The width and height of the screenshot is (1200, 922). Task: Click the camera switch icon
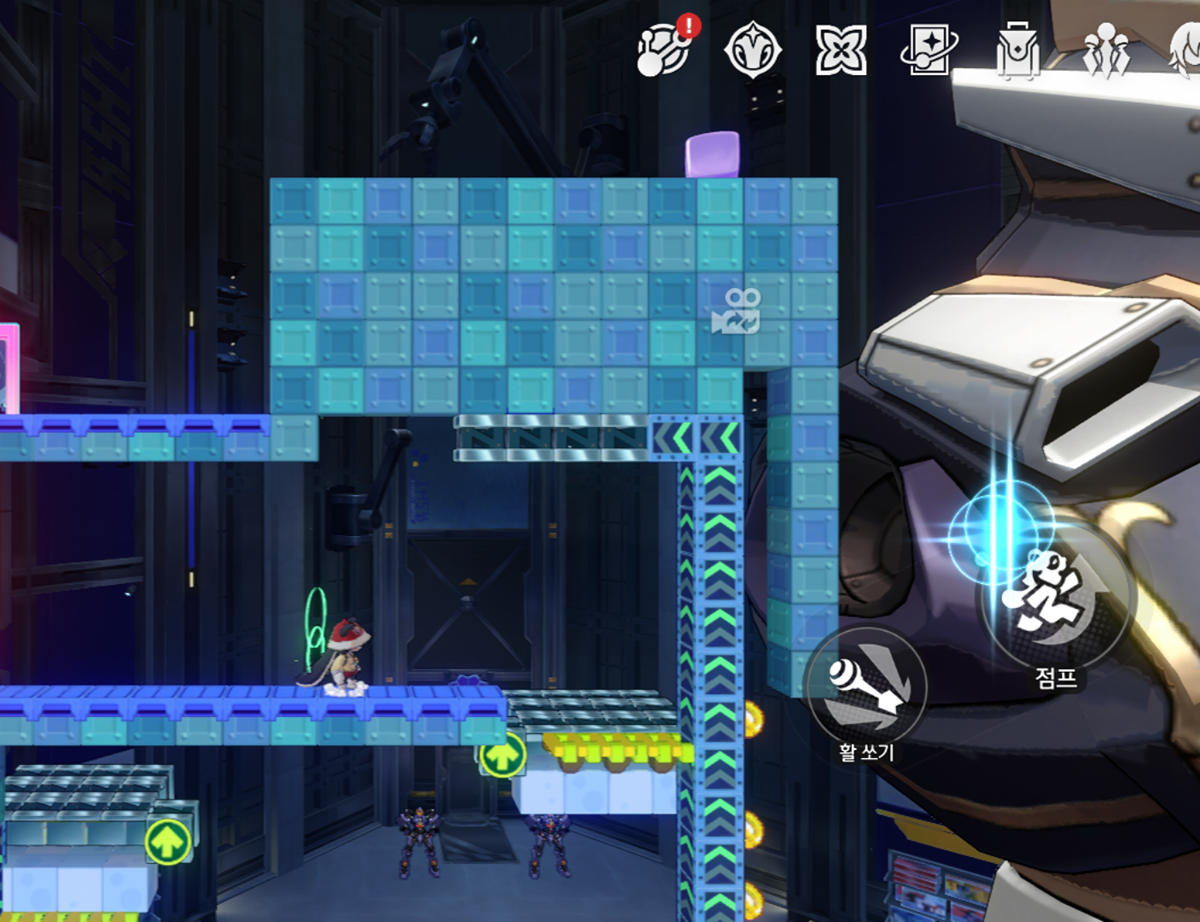735,312
